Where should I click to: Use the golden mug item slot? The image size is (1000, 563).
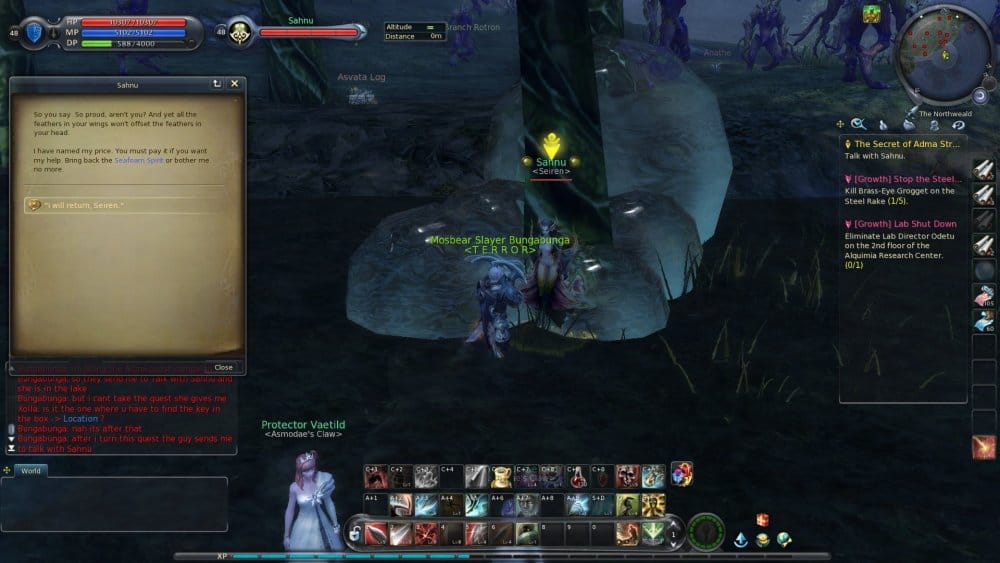coord(501,477)
